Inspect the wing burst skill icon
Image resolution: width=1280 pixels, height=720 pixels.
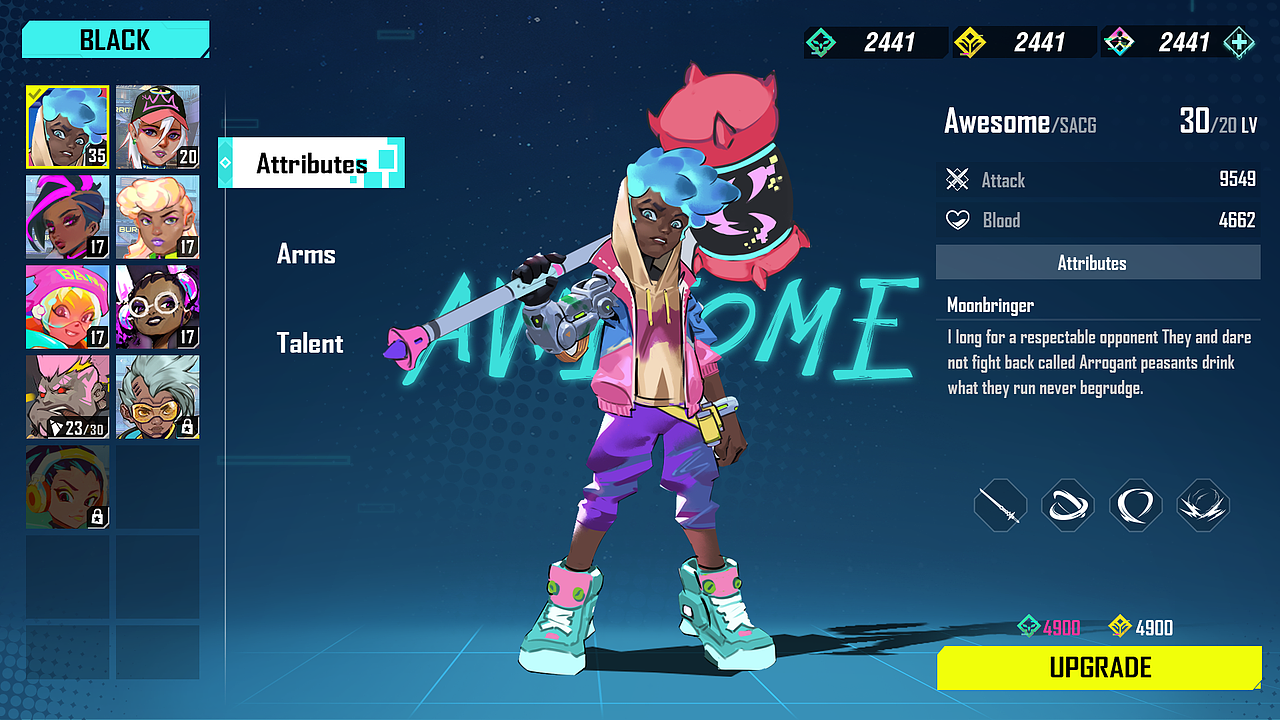click(1203, 505)
